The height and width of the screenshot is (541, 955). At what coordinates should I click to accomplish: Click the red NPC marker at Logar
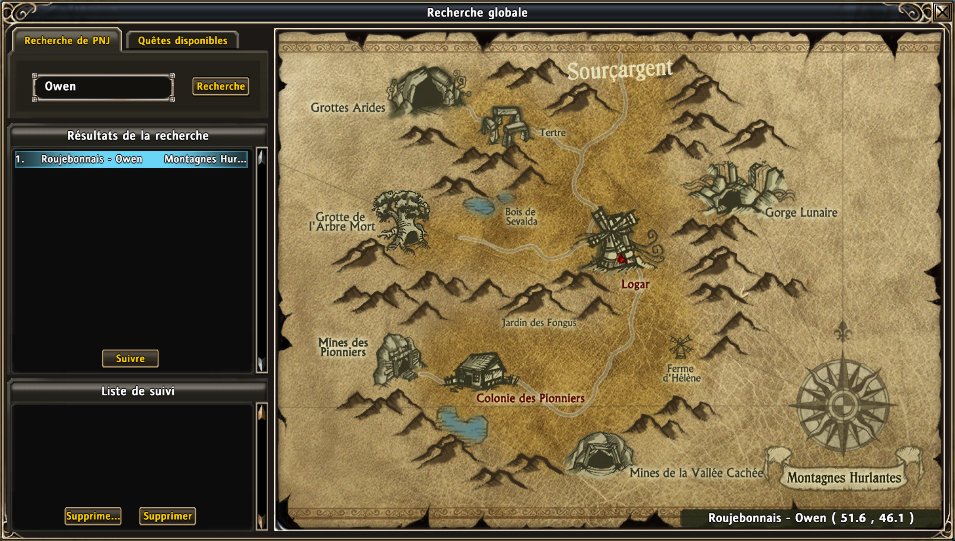621,258
